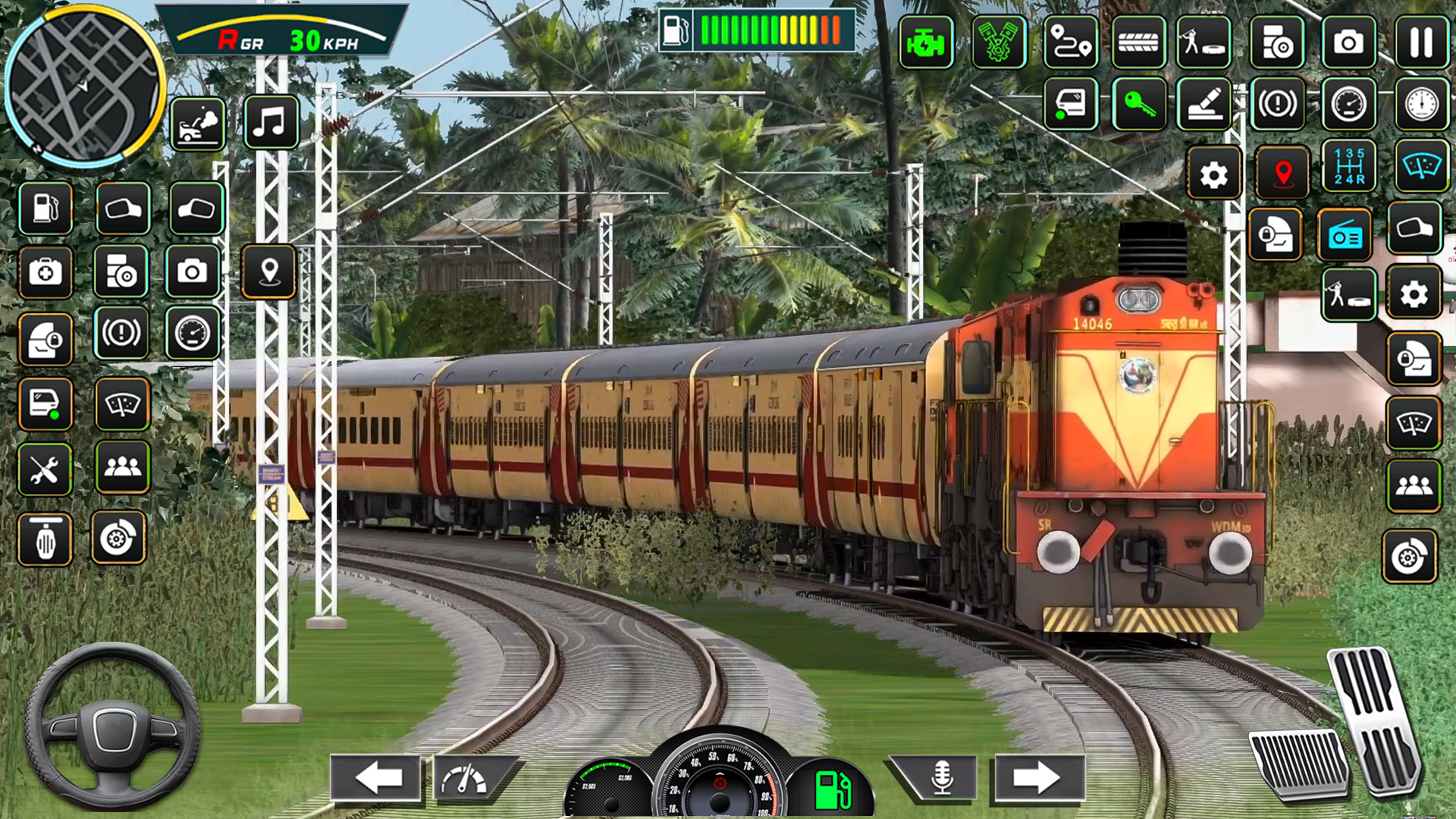Open the engine status panel
Viewport: 1456px width, 819px height.
point(925,43)
